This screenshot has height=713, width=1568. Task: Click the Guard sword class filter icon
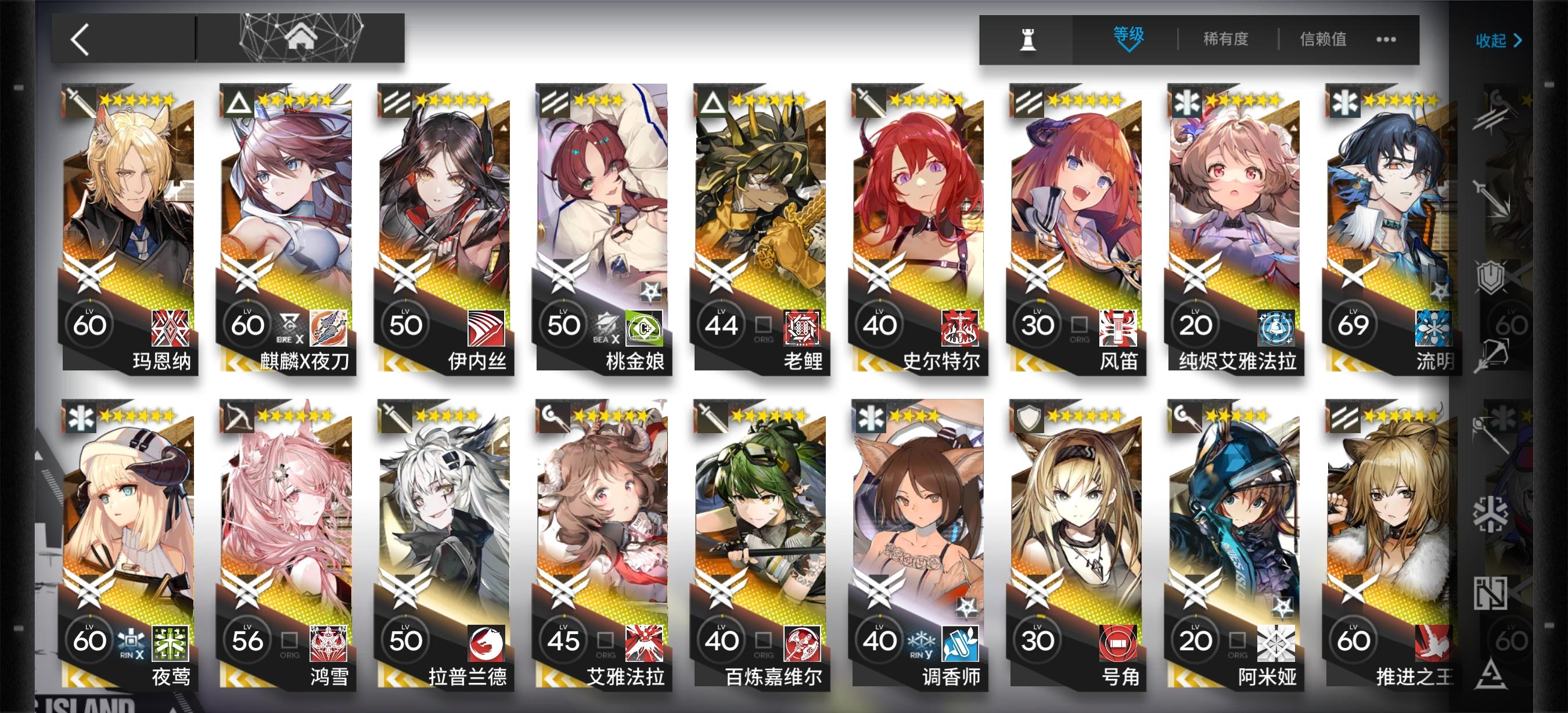pyautogui.click(x=1493, y=201)
